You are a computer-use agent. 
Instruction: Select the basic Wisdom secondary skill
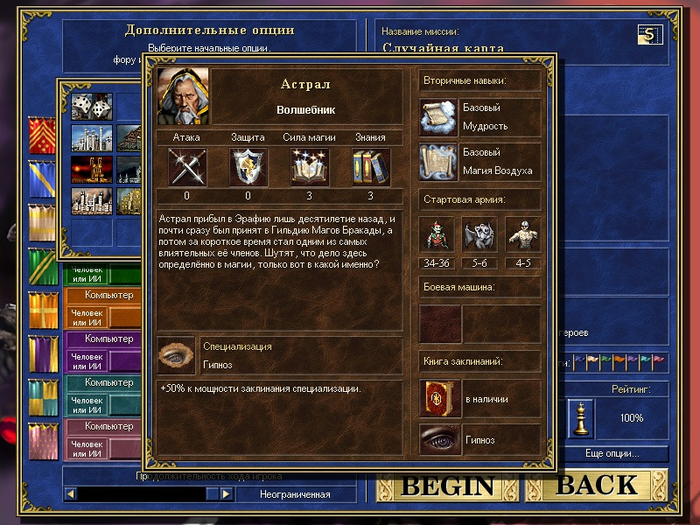[438, 117]
